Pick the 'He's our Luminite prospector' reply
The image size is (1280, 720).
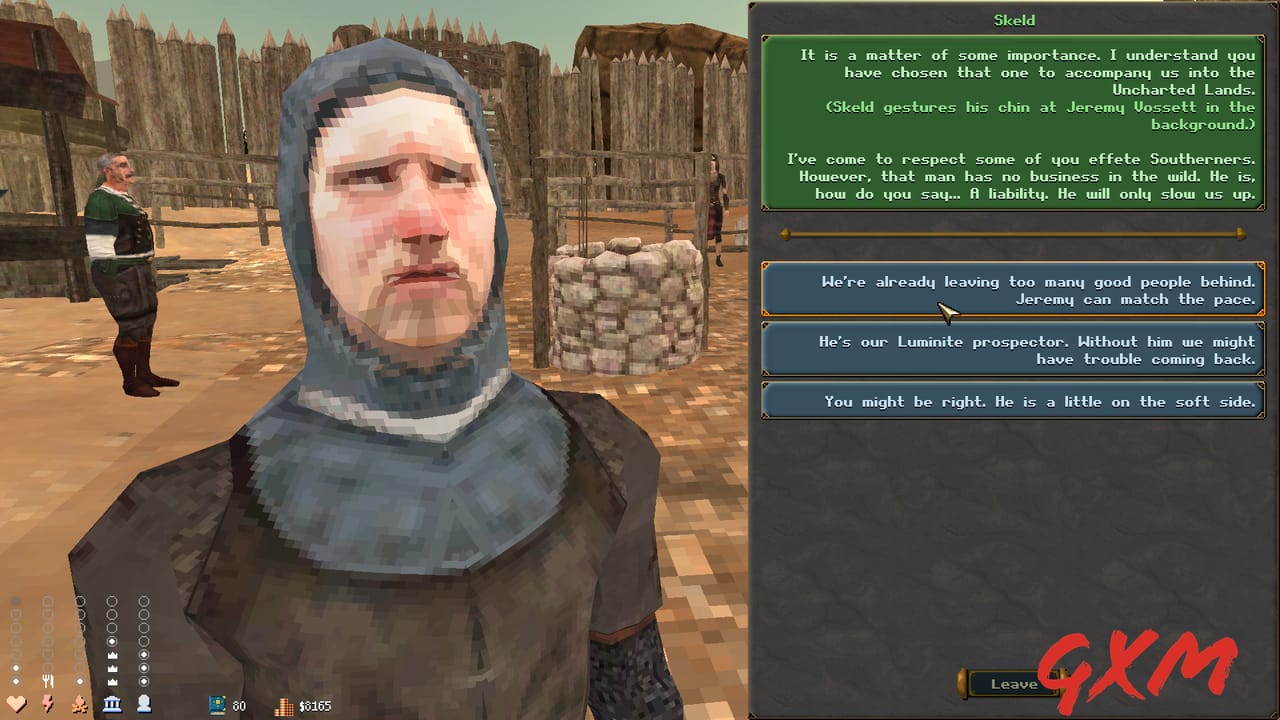coord(1013,350)
